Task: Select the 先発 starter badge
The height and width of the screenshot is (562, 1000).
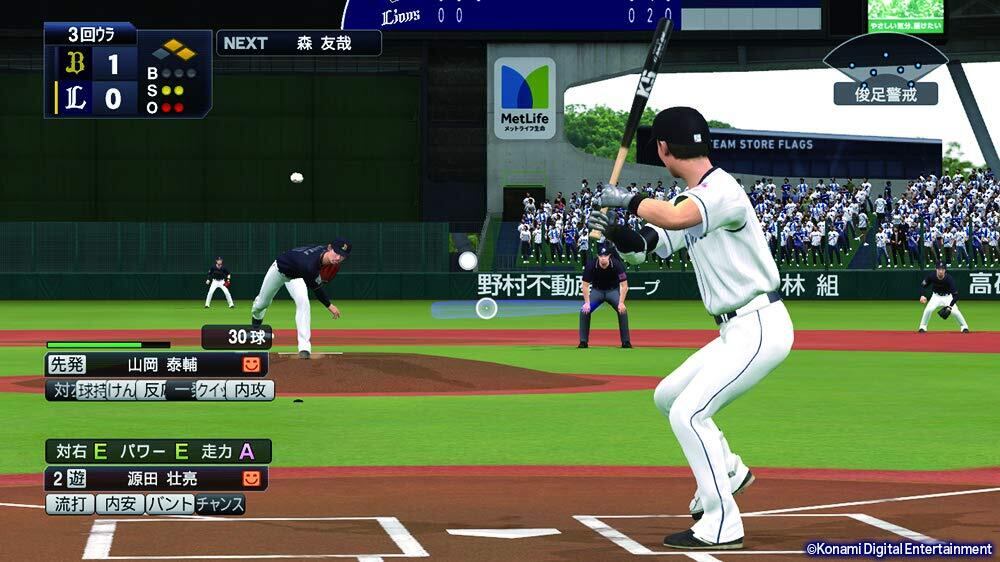Action: pos(68,365)
